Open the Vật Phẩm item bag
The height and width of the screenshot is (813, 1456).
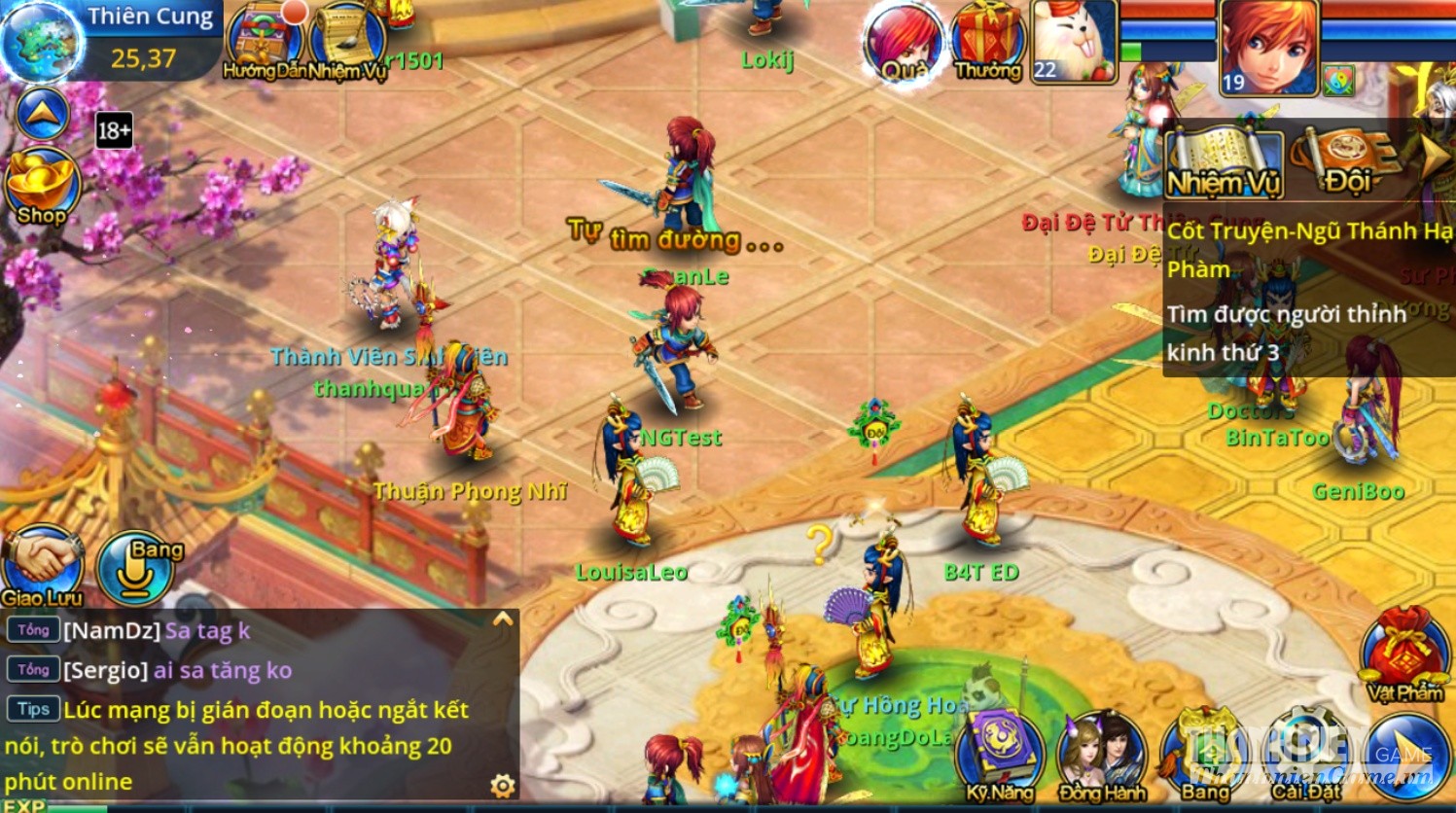tap(1403, 652)
